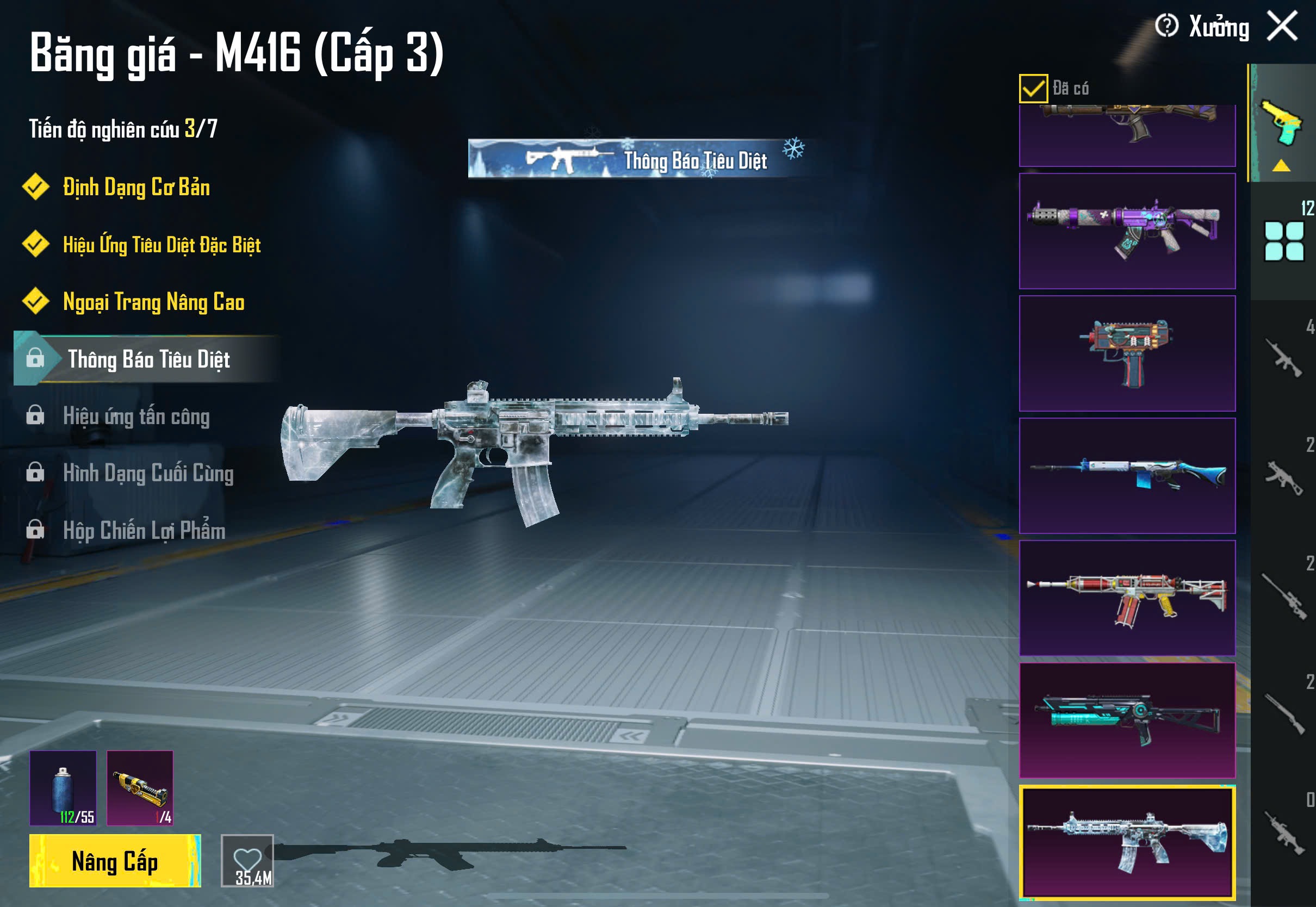
Task: Select the yellow gun material slot
Action: [140, 788]
